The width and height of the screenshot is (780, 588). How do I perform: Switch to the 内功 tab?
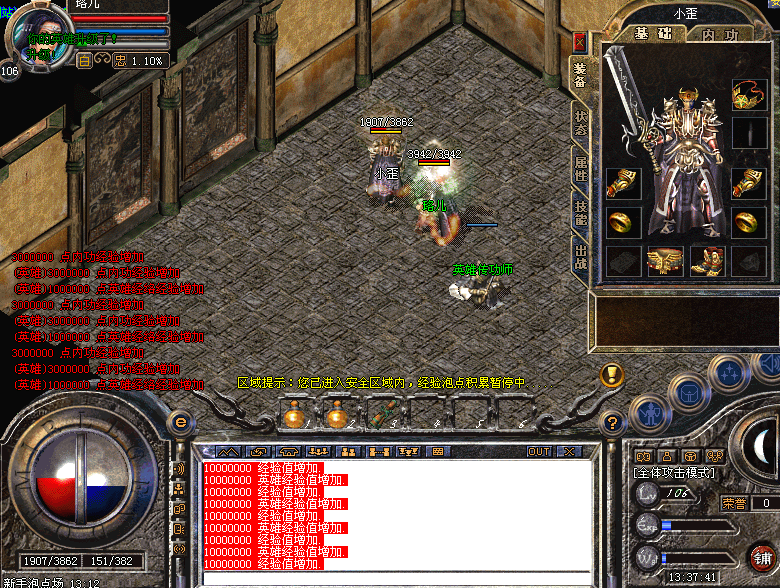[718, 34]
